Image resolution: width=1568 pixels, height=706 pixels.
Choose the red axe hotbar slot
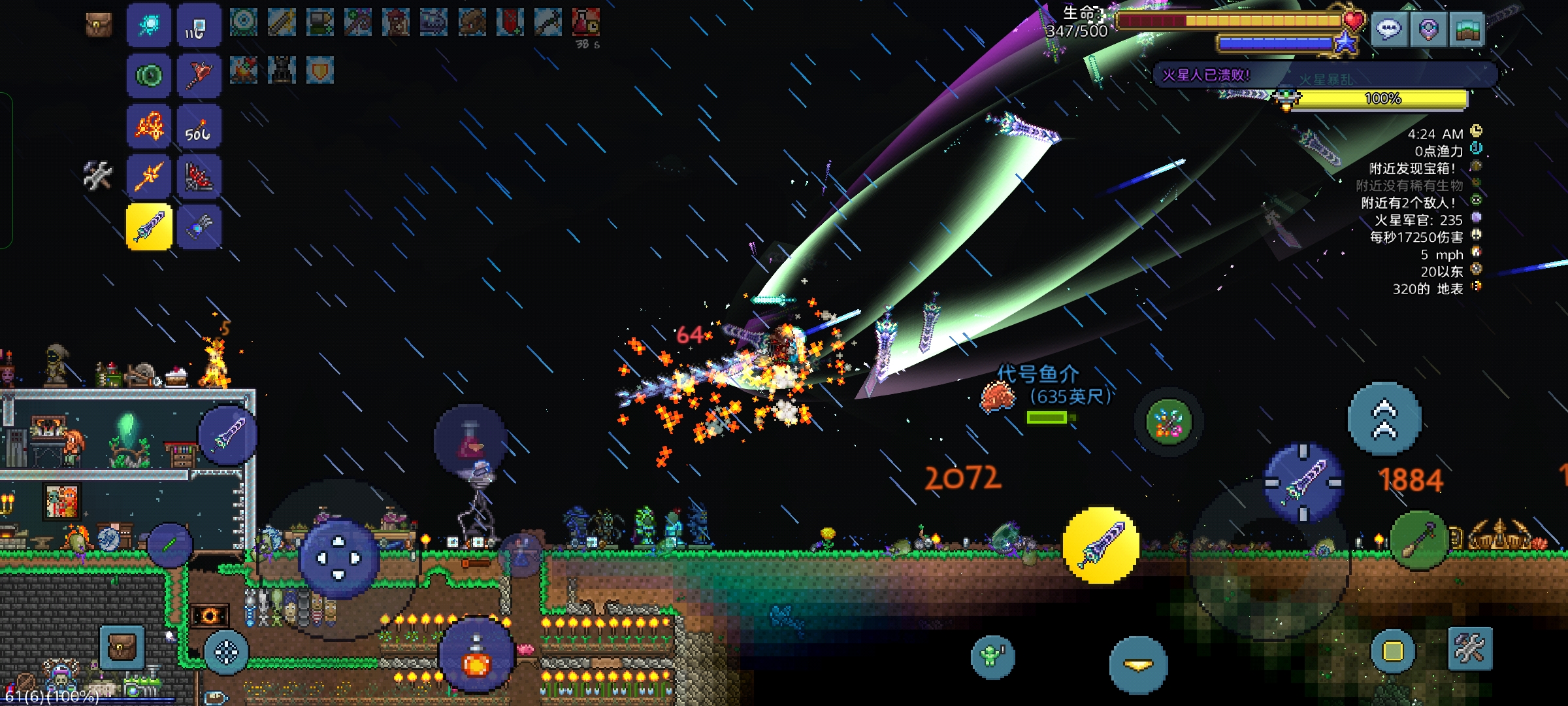click(199, 76)
